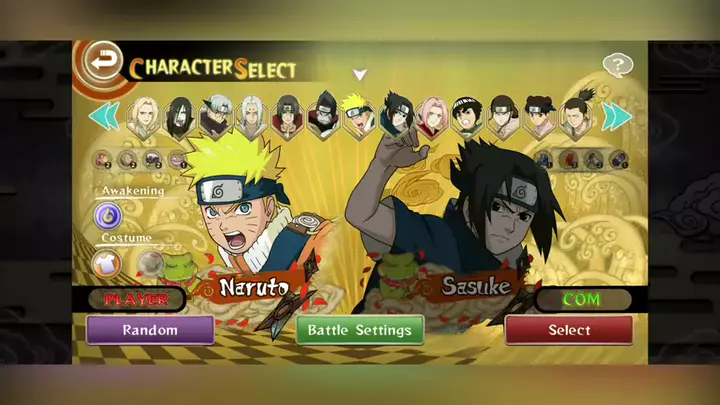This screenshot has height=405, width=720.
Task: Select Tenten's portrait in the roster
Action: click(x=539, y=116)
